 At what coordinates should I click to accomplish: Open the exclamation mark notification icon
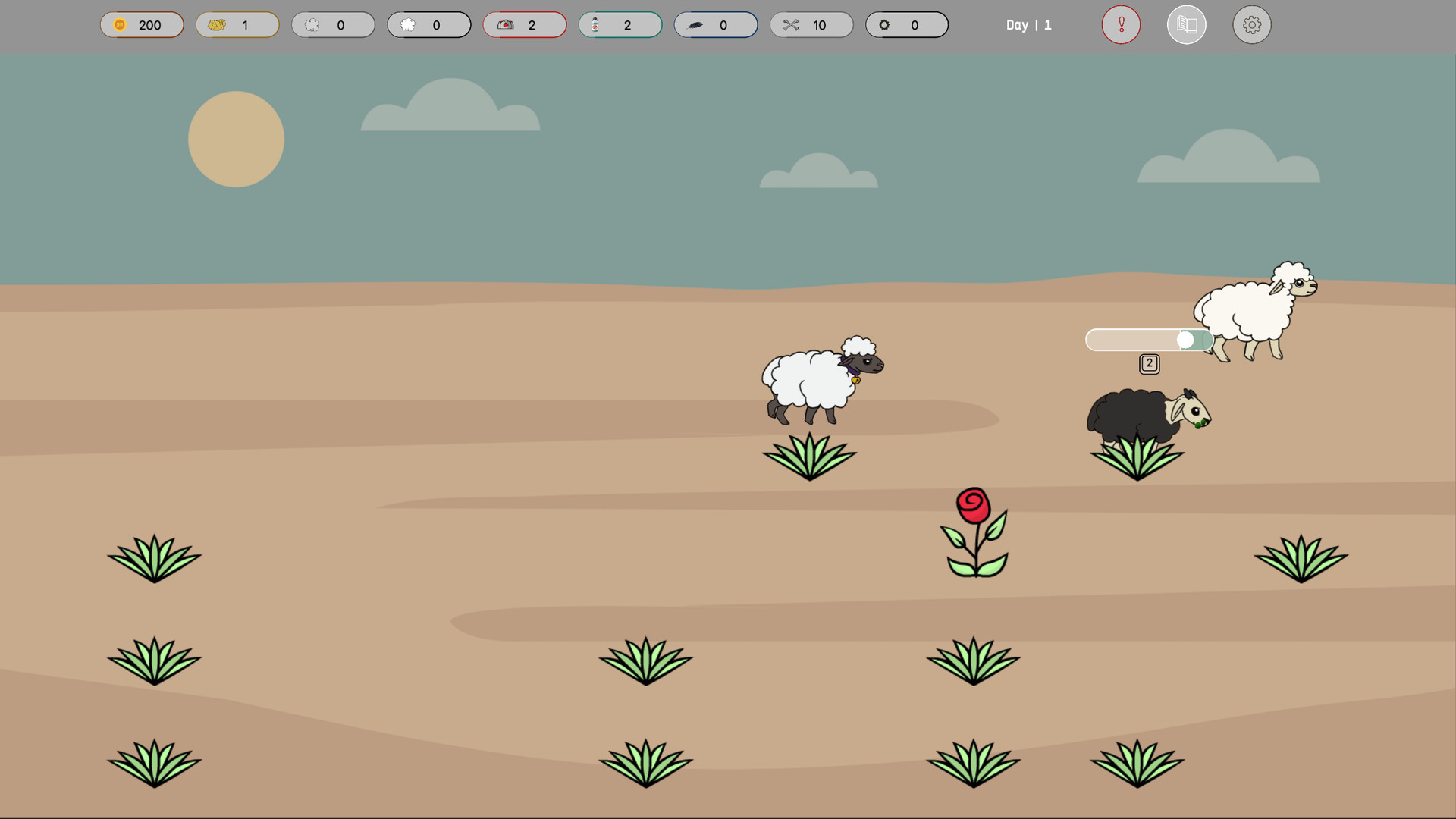click(1121, 24)
